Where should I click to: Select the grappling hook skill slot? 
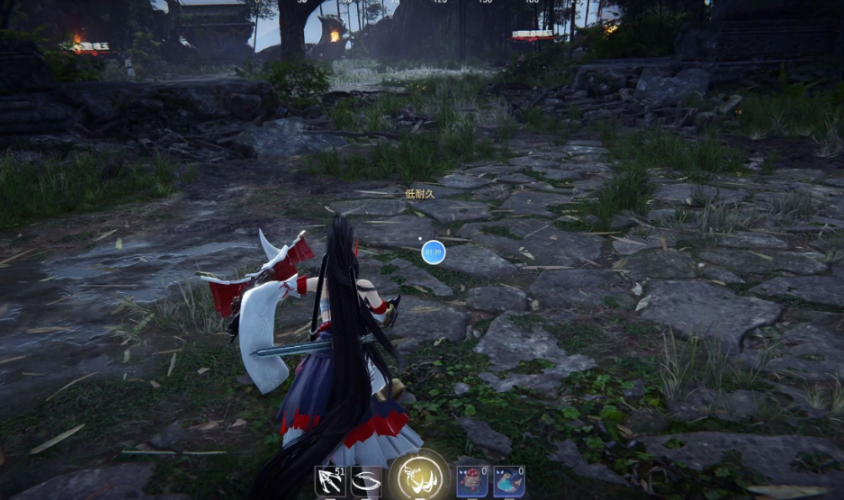coord(331,482)
